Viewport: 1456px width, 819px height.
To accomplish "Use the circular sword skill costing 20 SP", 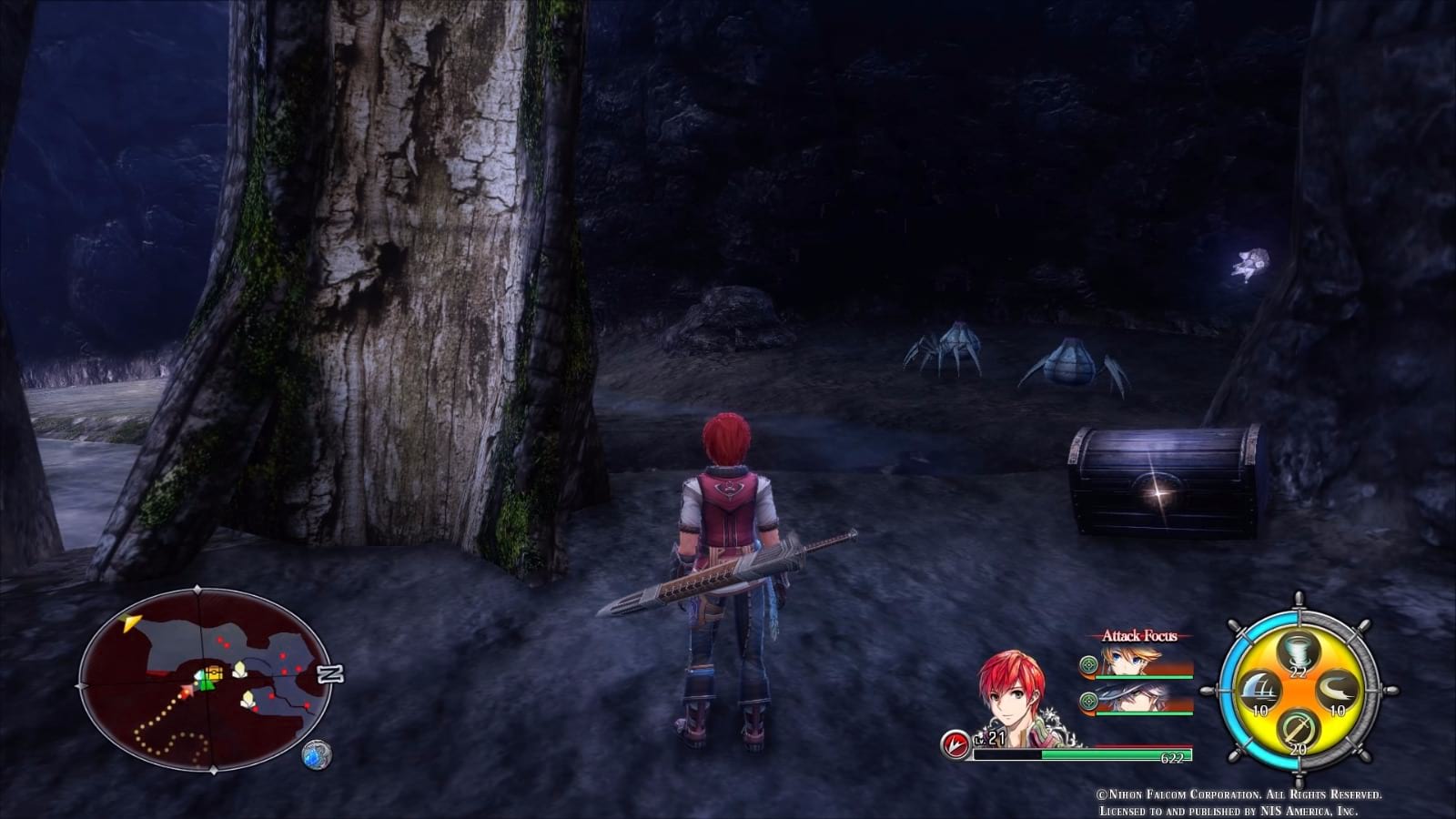I will [1299, 729].
